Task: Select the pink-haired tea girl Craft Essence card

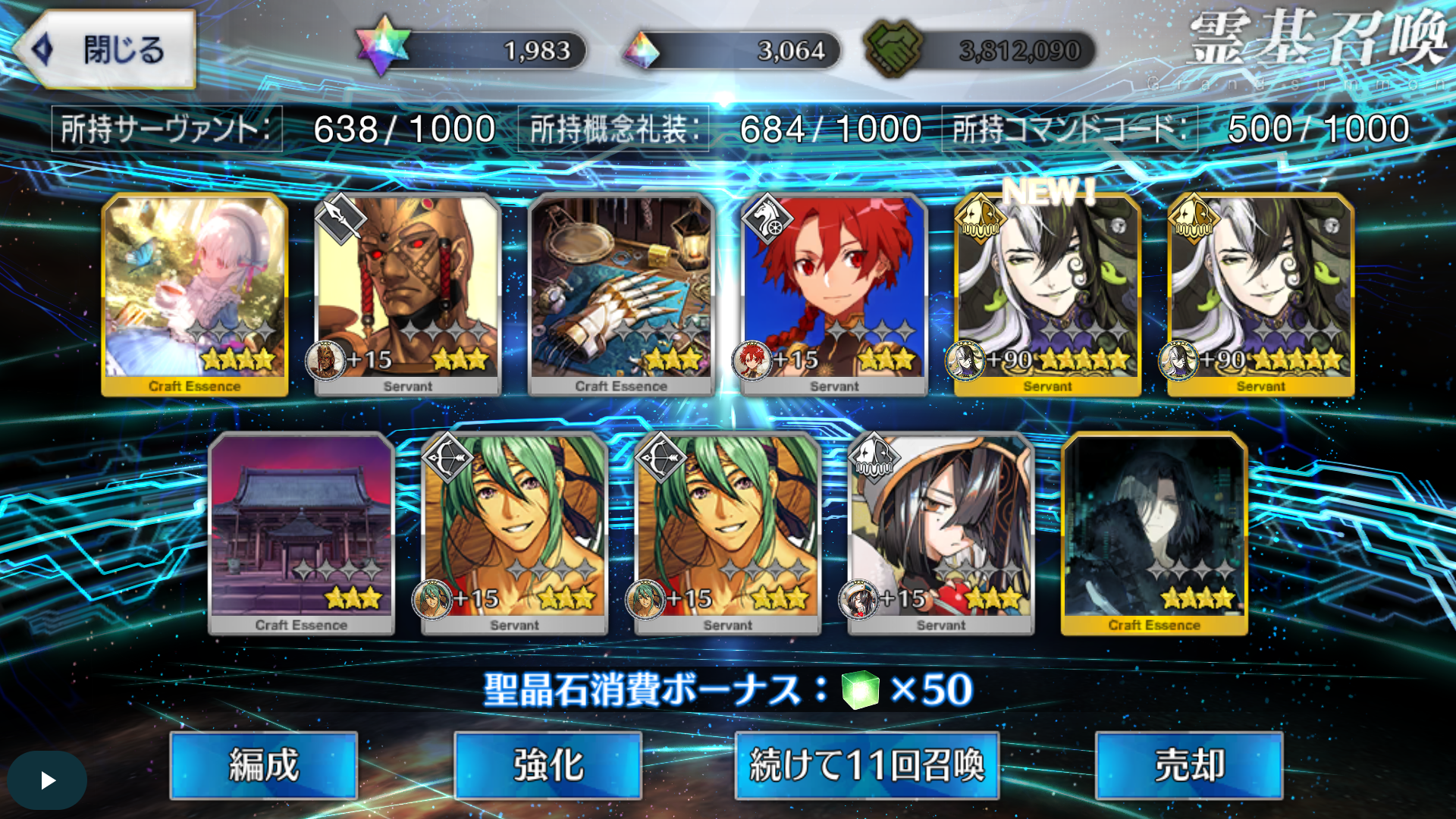Action: [195, 293]
